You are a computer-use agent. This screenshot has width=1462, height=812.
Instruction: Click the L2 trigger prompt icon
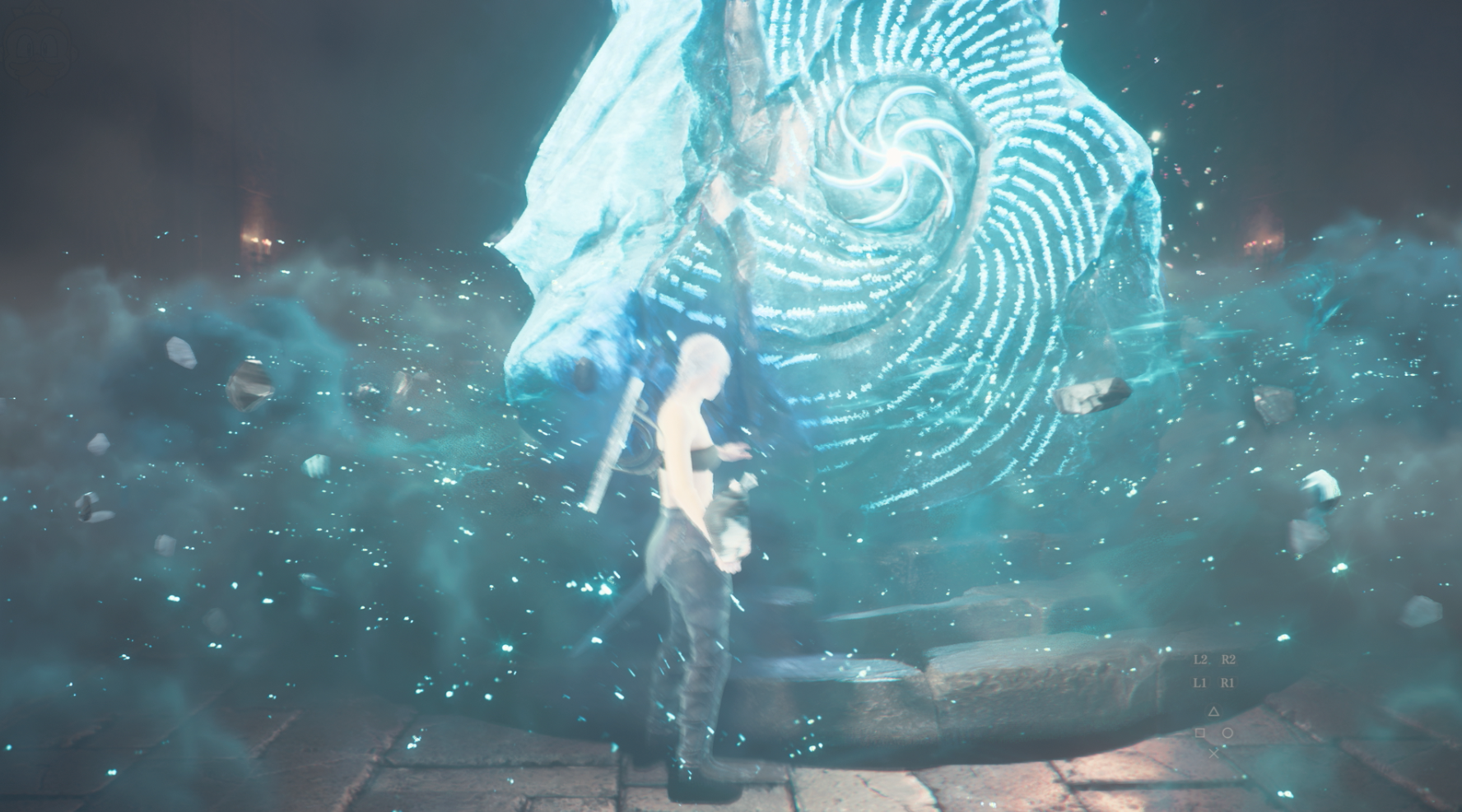(1200, 660)
